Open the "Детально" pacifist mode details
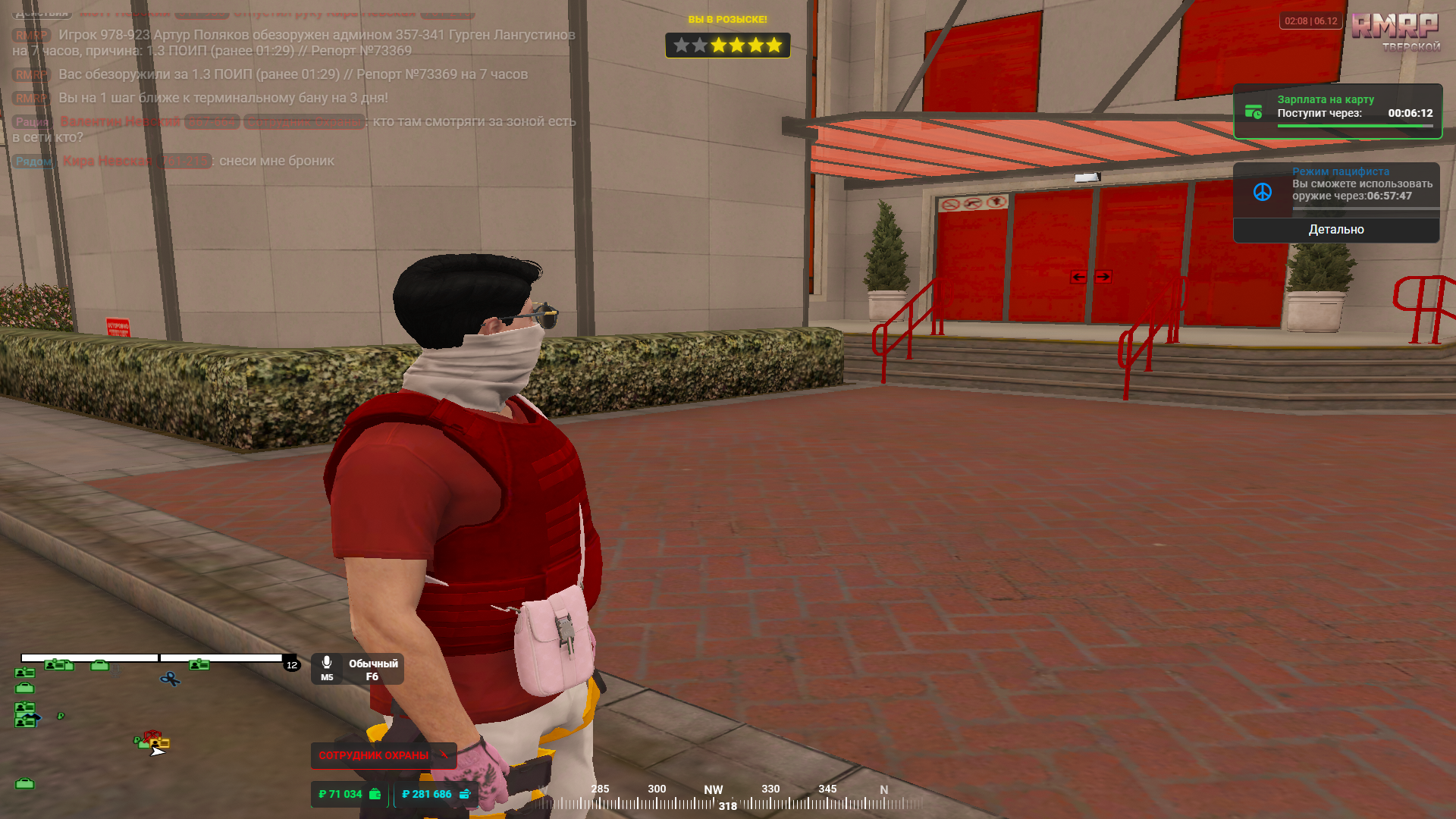The height and width of the screenshot is (819, 1456). (x=1336, y=230)
